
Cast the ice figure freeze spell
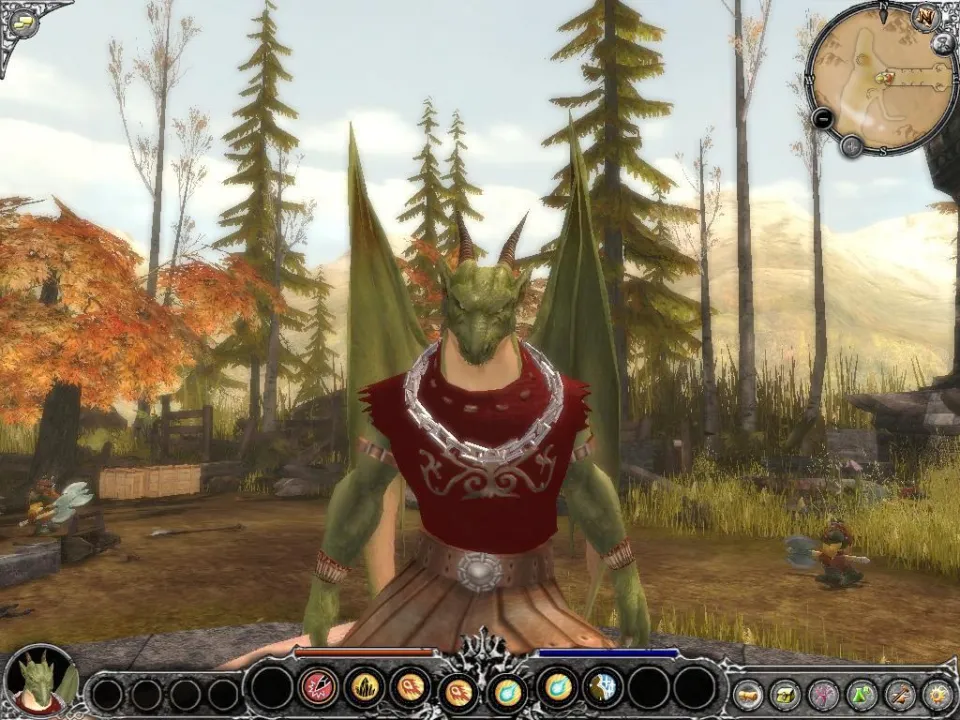[x=602, y=688]
